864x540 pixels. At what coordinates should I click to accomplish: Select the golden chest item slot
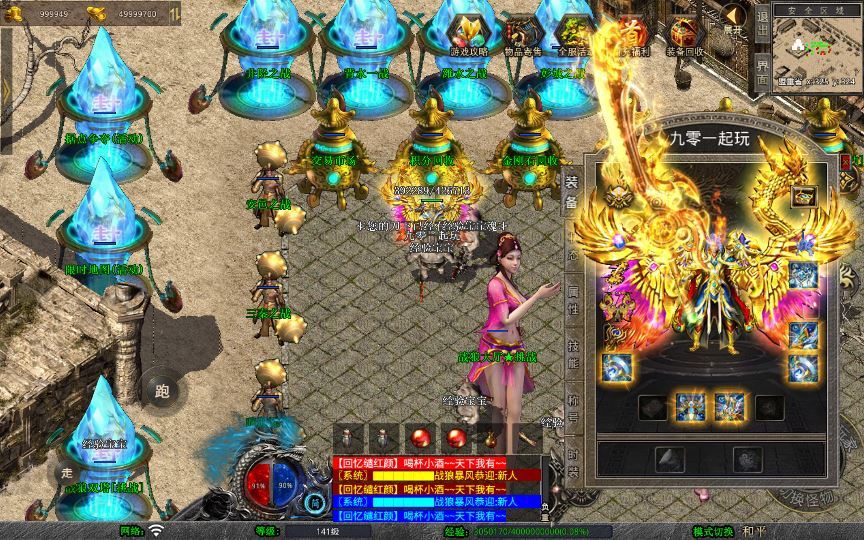pos(801,196)
